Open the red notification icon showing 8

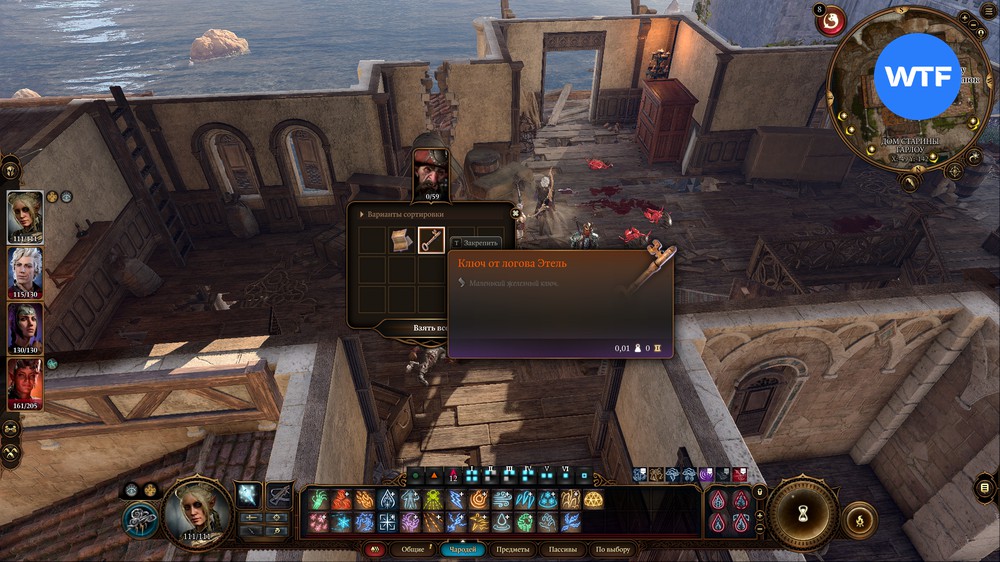coord(830,21)
